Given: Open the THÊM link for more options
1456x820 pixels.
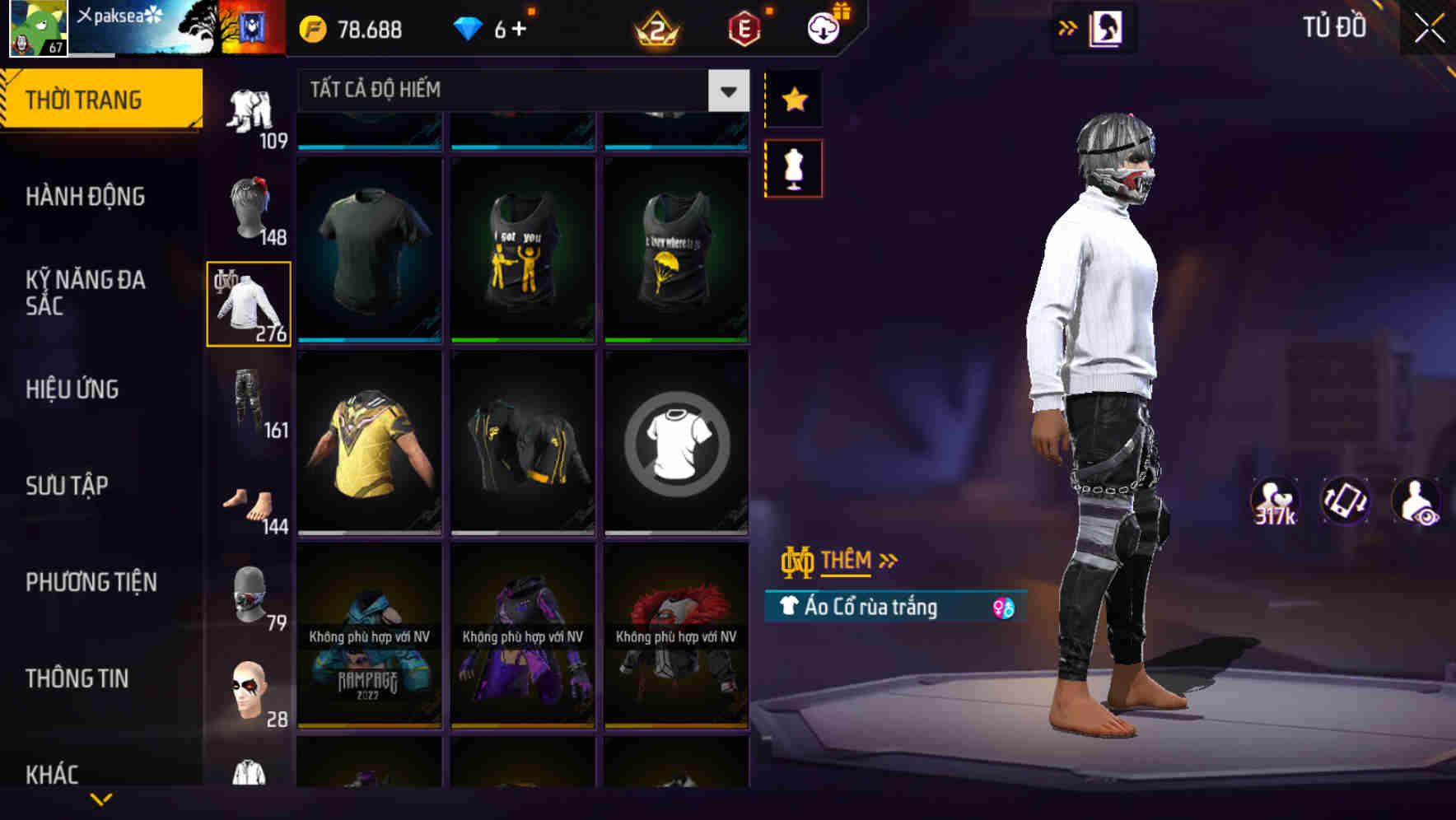Looking at the screenshot, I should tap(848, 561).
